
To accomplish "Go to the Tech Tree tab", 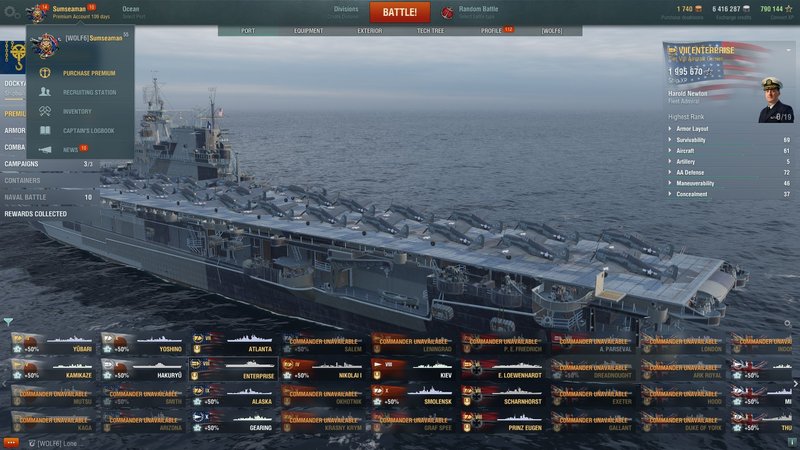I will tap(430, 31).
